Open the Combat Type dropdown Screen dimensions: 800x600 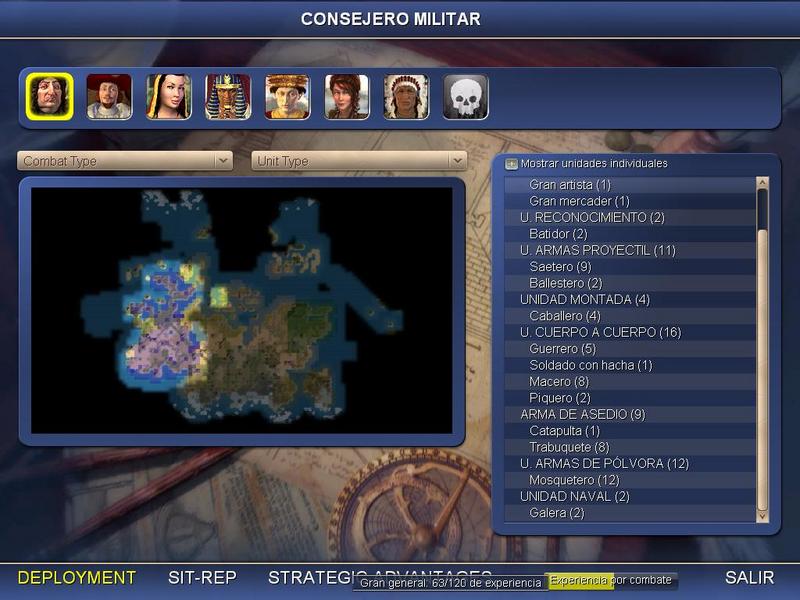tap(125, 161)
